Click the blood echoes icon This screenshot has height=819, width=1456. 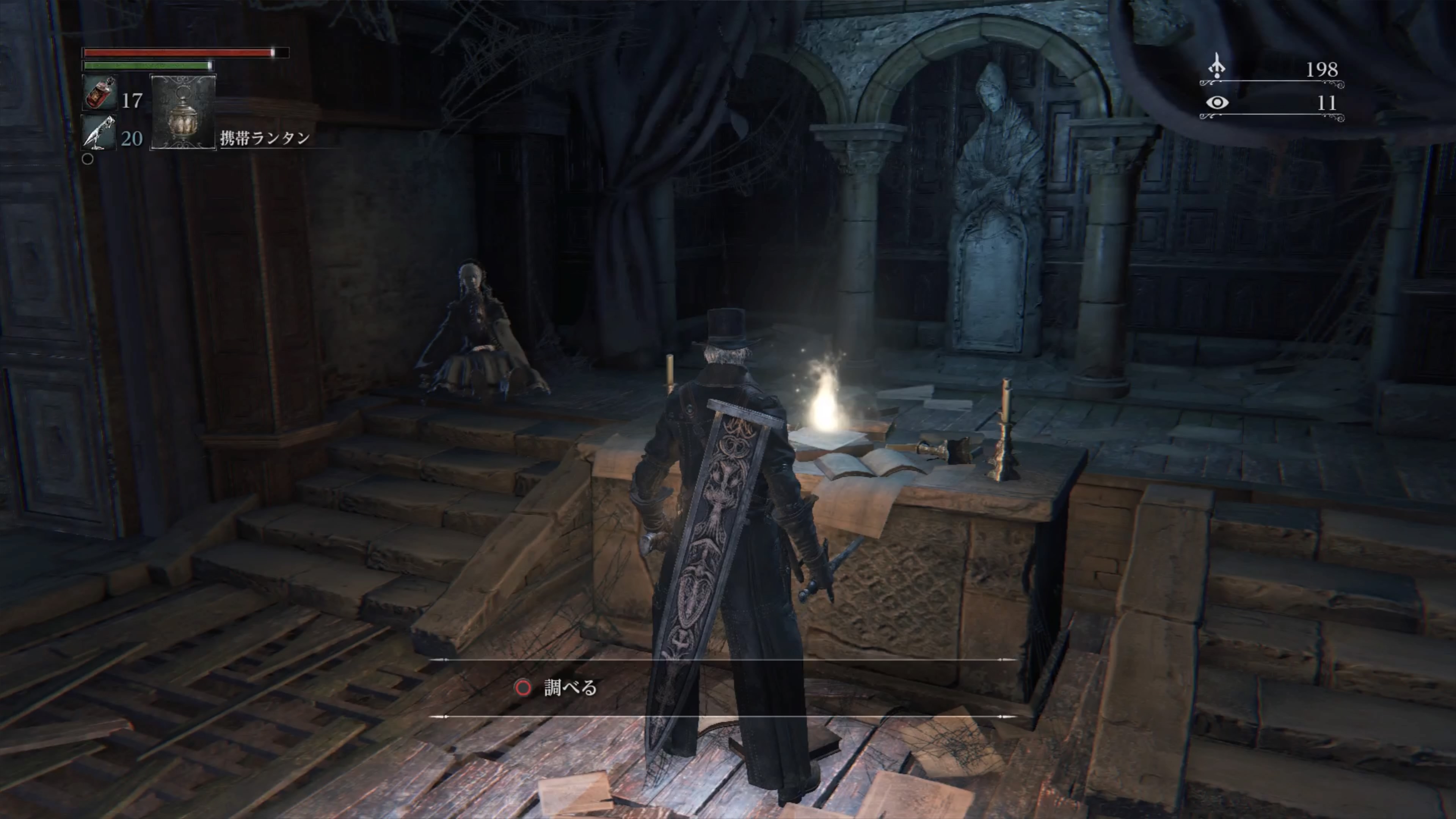point(1216,67)
